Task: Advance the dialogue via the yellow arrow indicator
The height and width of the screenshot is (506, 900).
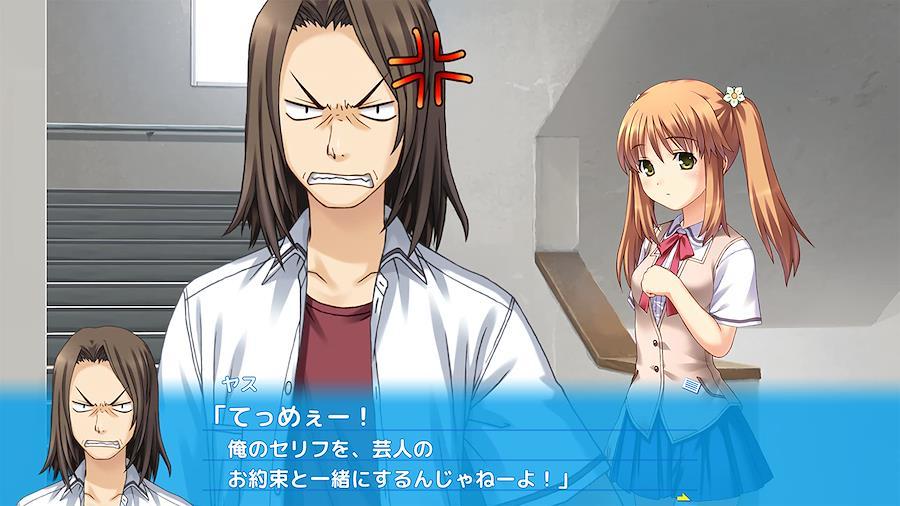Action: tap(685, 496)
